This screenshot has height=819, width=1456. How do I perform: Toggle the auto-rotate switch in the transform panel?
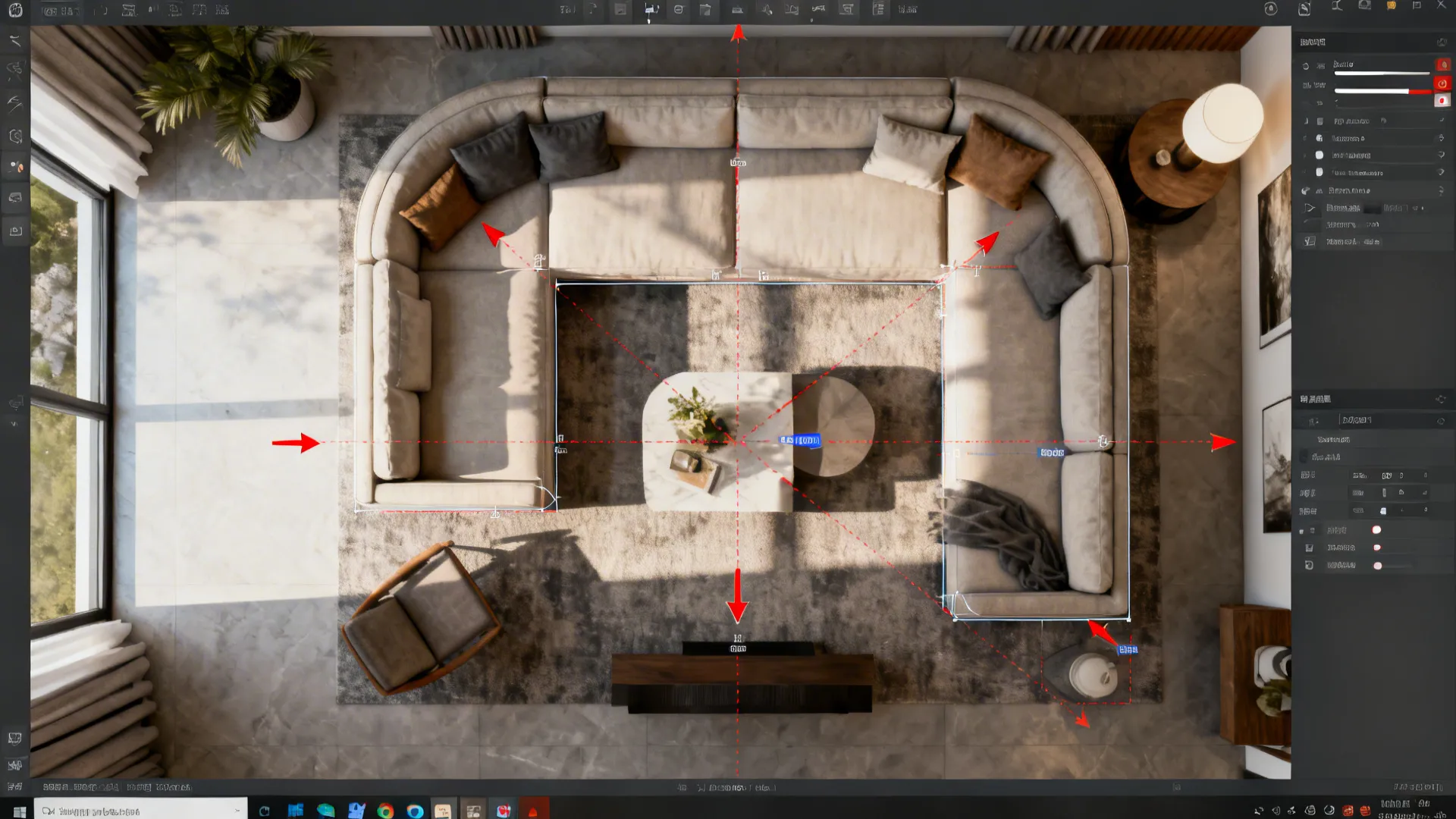pos(1378,530)
